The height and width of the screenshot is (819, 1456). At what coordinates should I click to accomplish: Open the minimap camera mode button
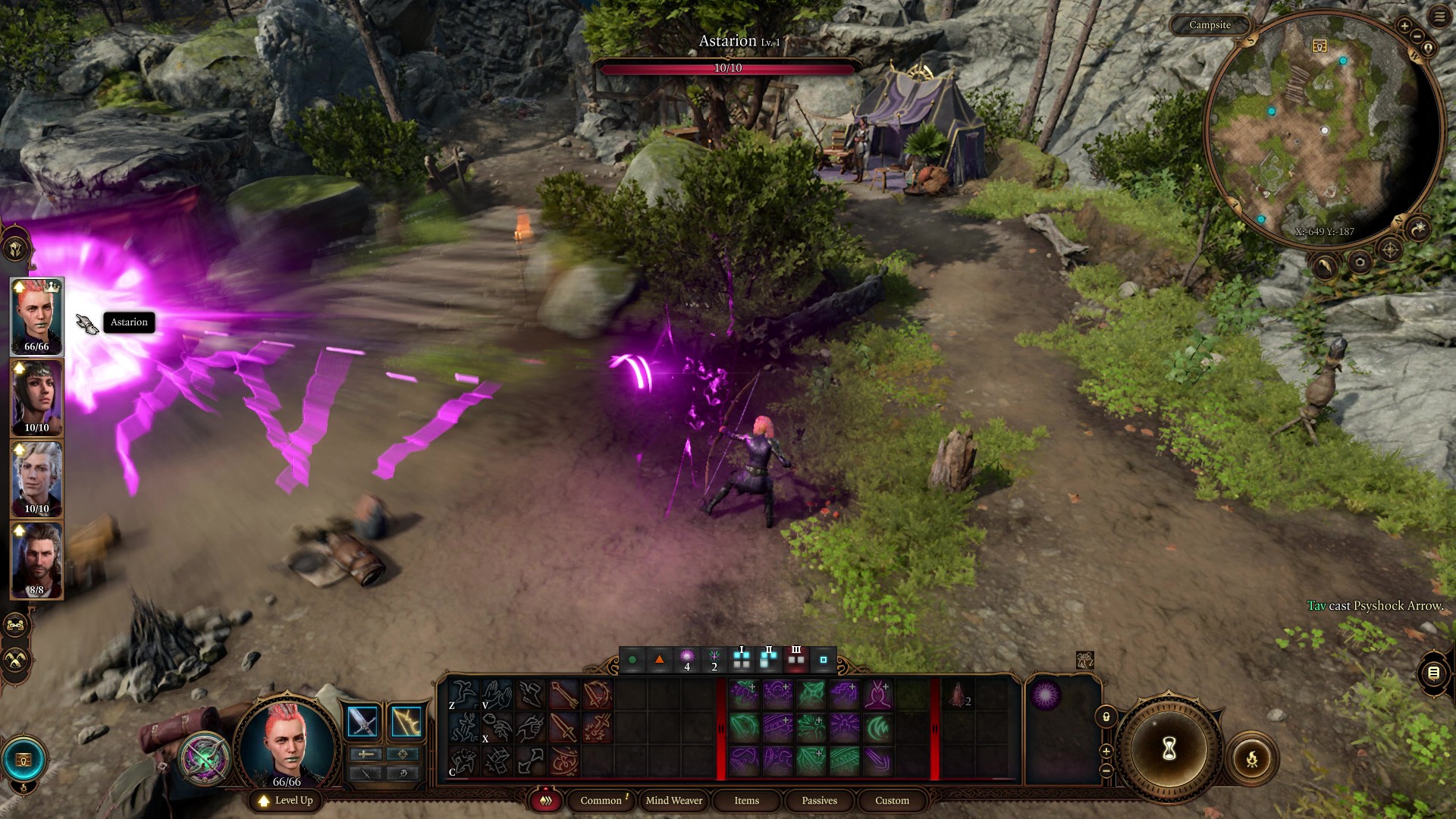click(x=1360, y=262)
